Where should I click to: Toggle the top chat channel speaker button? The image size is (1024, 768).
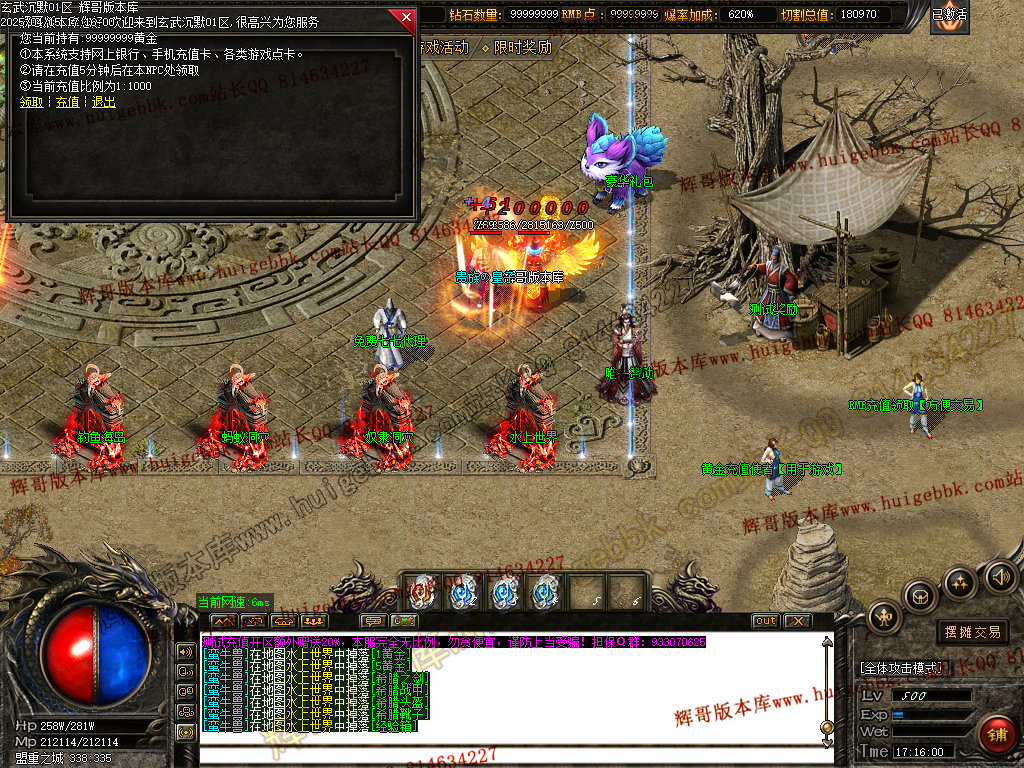pos(186,651)
